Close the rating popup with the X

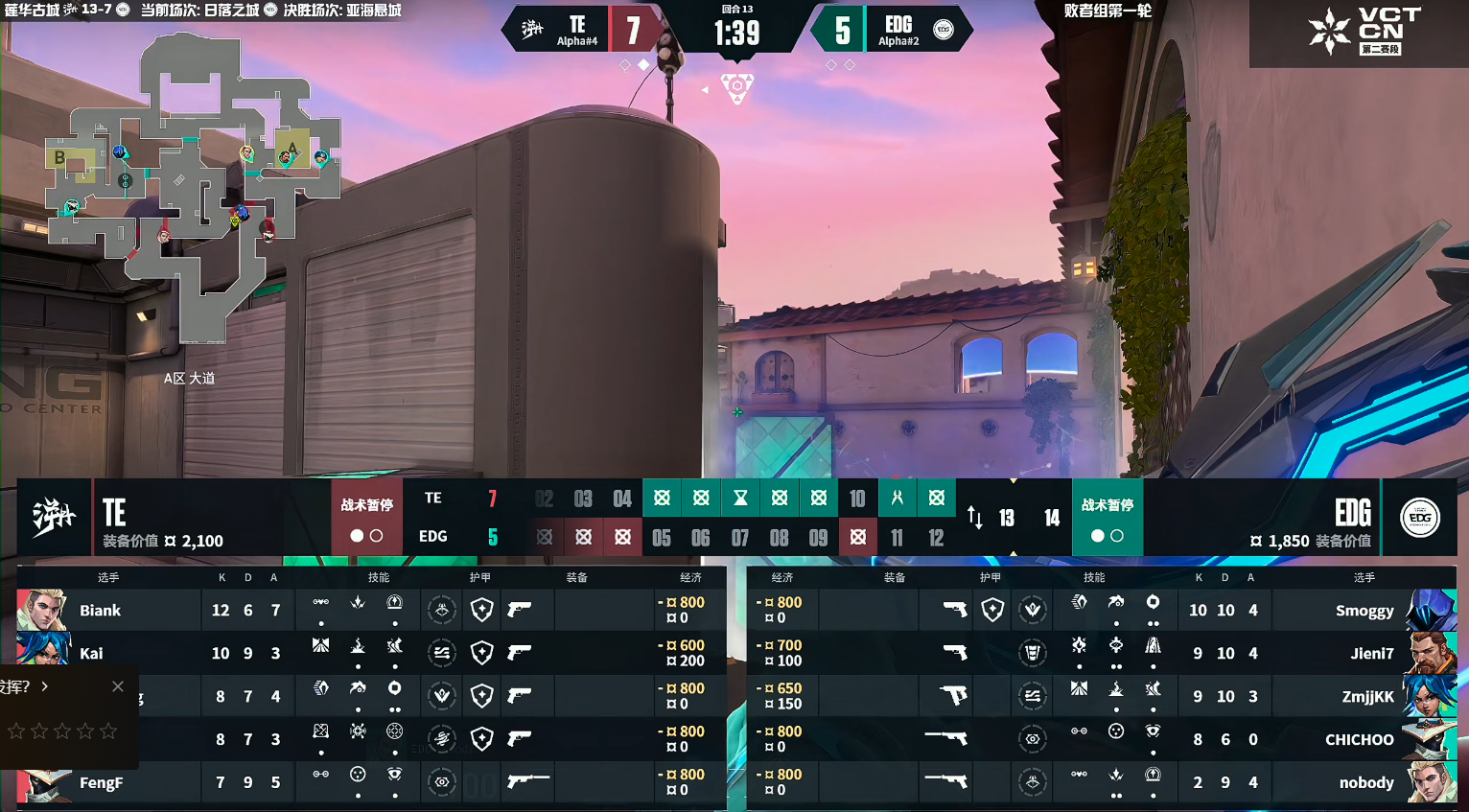(x=117, y=686)
